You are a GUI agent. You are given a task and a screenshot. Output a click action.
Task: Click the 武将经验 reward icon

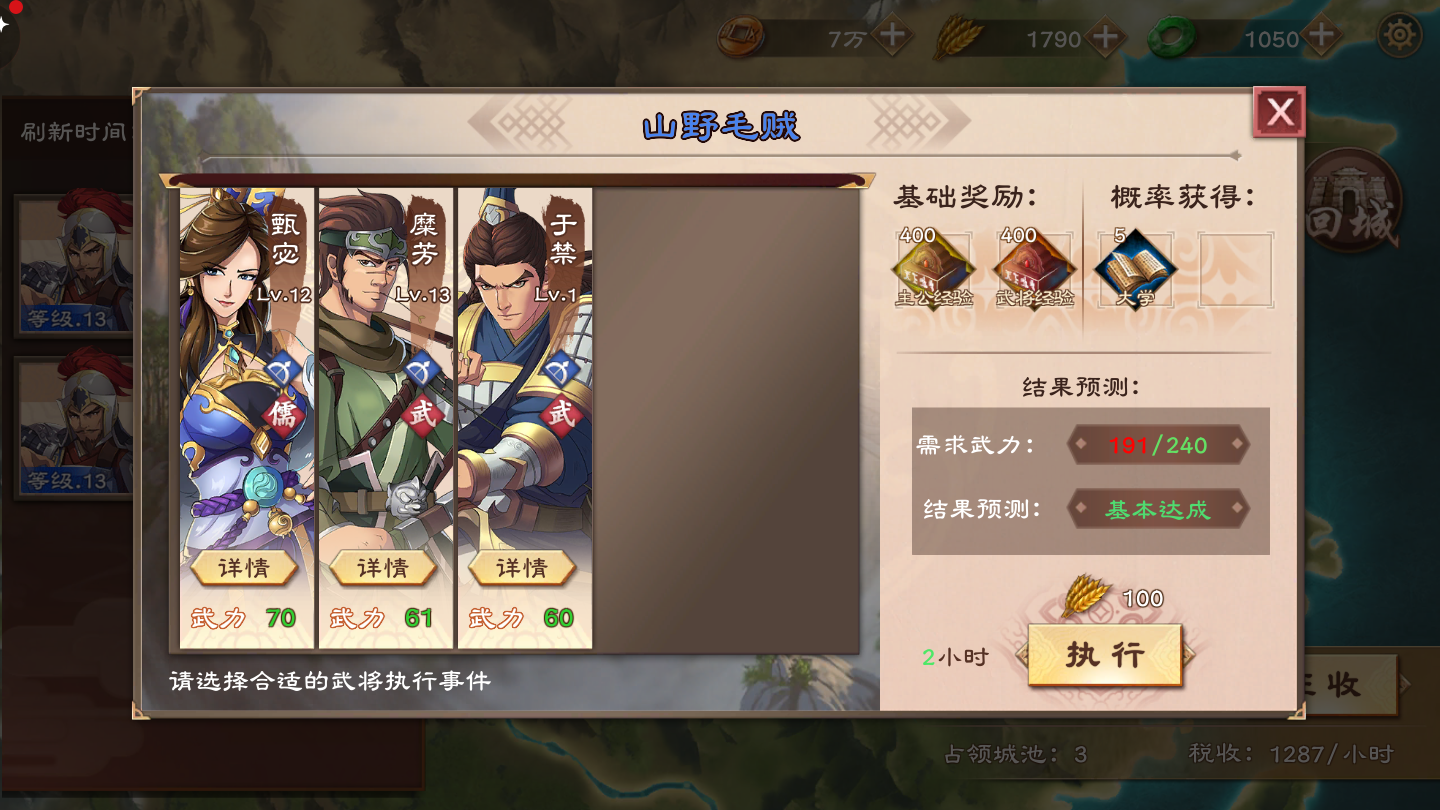pyautogui.click(x=1033, y=265)
